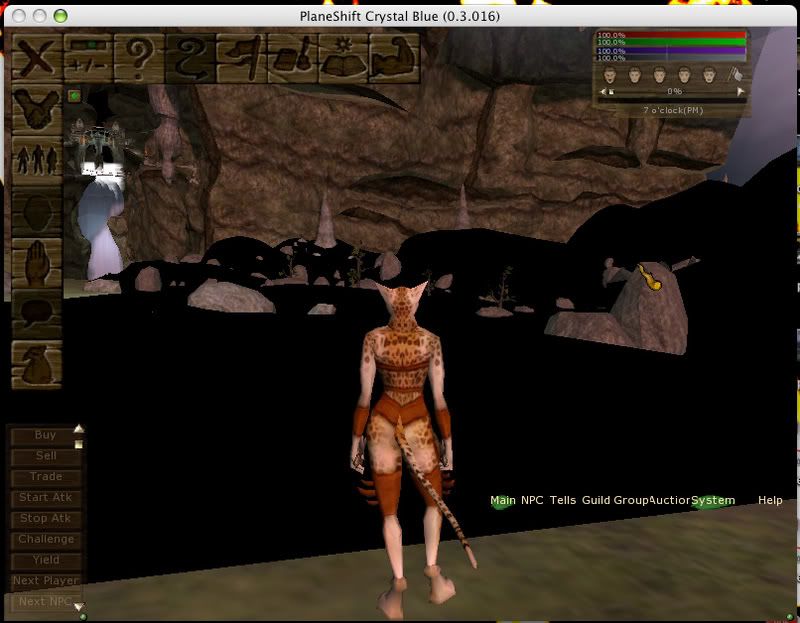
Task: Click the X icon in the top toolbar
Action: point(37,56)
